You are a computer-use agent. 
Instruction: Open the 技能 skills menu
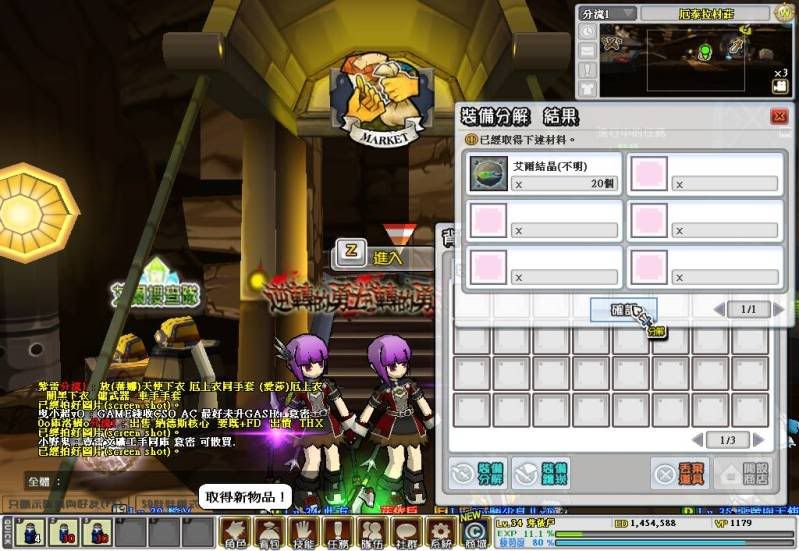tap(304, 531)
